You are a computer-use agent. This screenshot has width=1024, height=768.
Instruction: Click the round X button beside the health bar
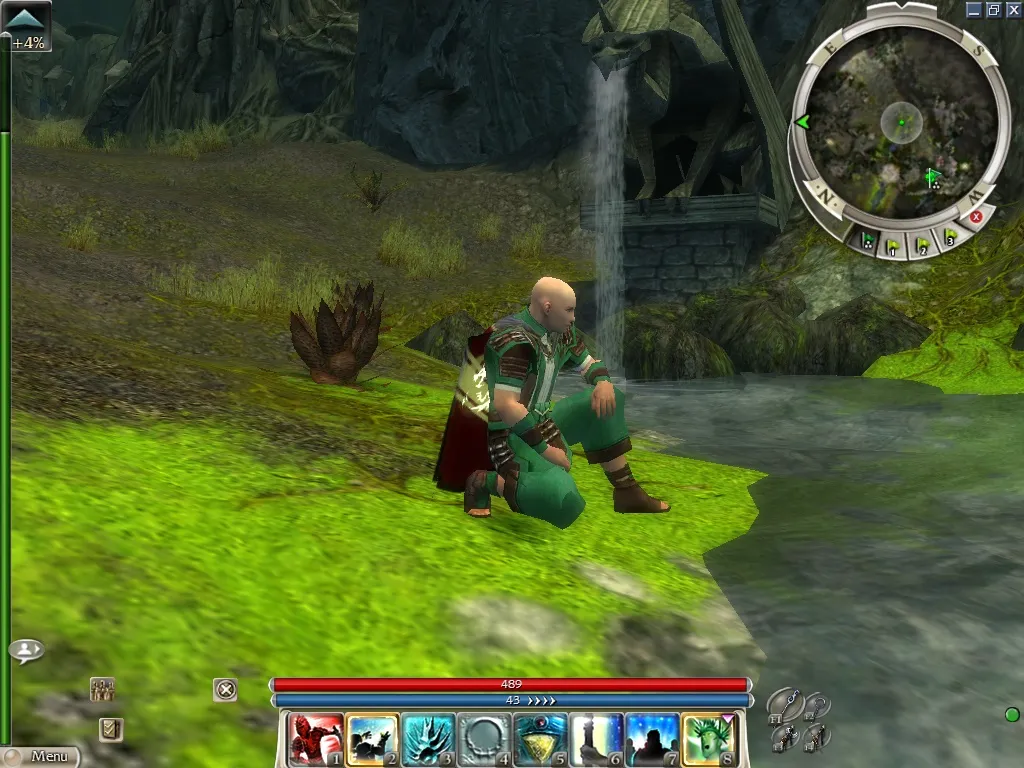tap(225, 689)
